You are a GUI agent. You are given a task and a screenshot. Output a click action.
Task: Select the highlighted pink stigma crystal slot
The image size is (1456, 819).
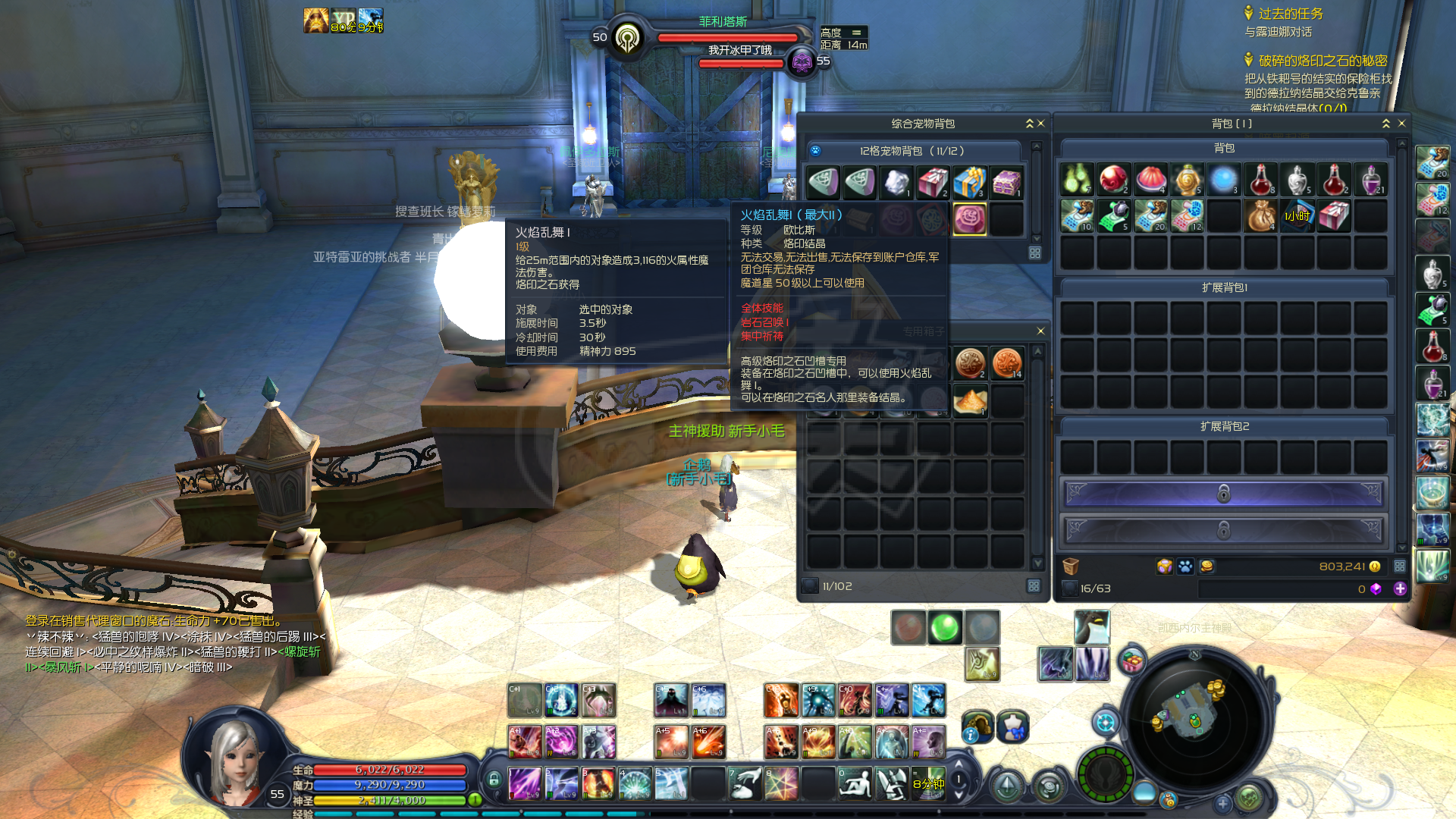point(969,219)
